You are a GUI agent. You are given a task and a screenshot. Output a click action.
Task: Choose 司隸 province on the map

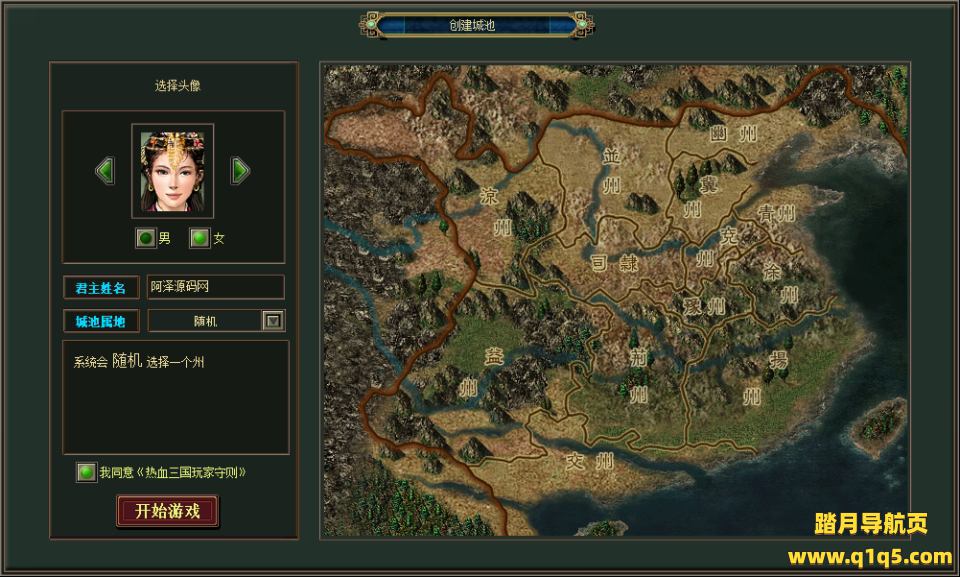point(613,263)
